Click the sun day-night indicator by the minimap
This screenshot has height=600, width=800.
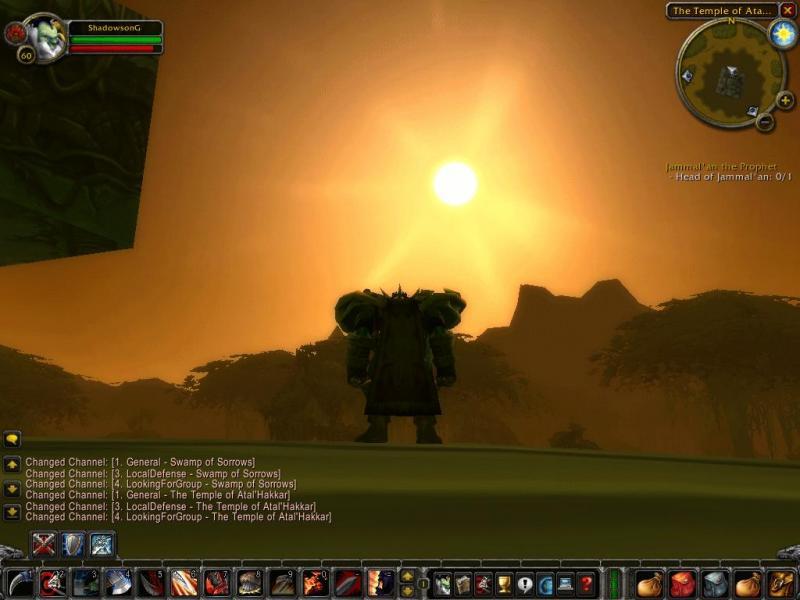pyautogui.click(x=782, y=34)
